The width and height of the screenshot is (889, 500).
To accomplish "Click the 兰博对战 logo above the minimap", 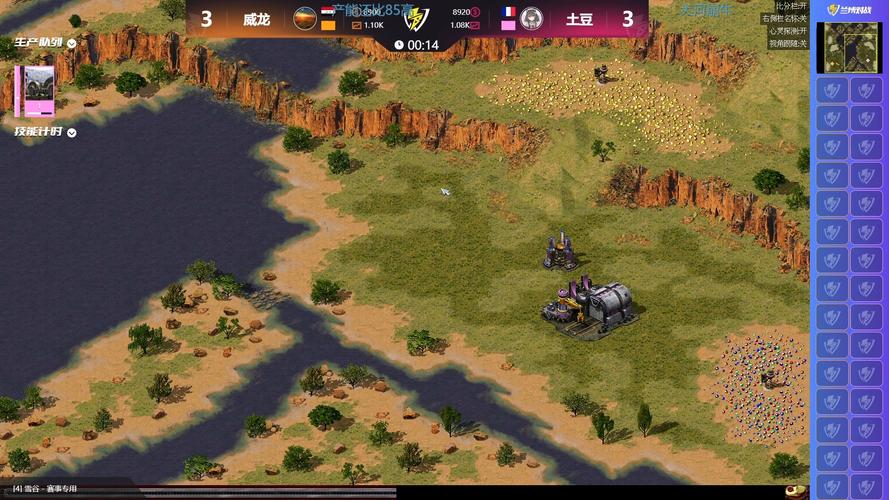I will [847, 10].
